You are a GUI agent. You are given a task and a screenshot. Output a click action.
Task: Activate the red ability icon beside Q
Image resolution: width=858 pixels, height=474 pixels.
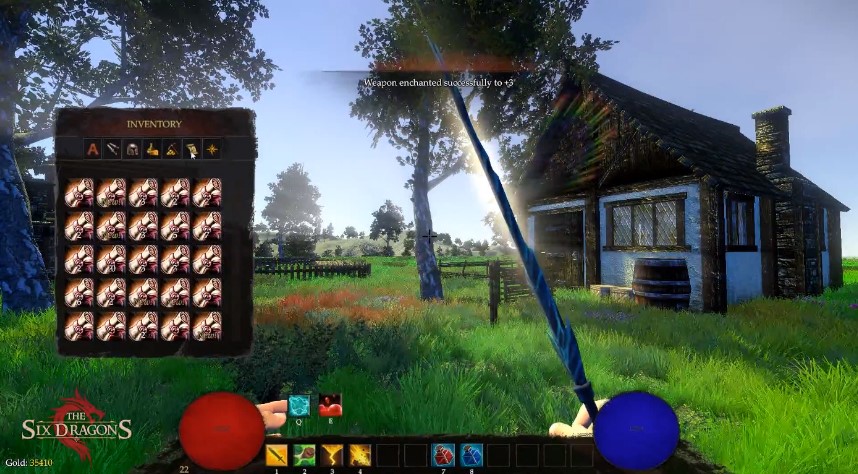[x=330, y=405]
